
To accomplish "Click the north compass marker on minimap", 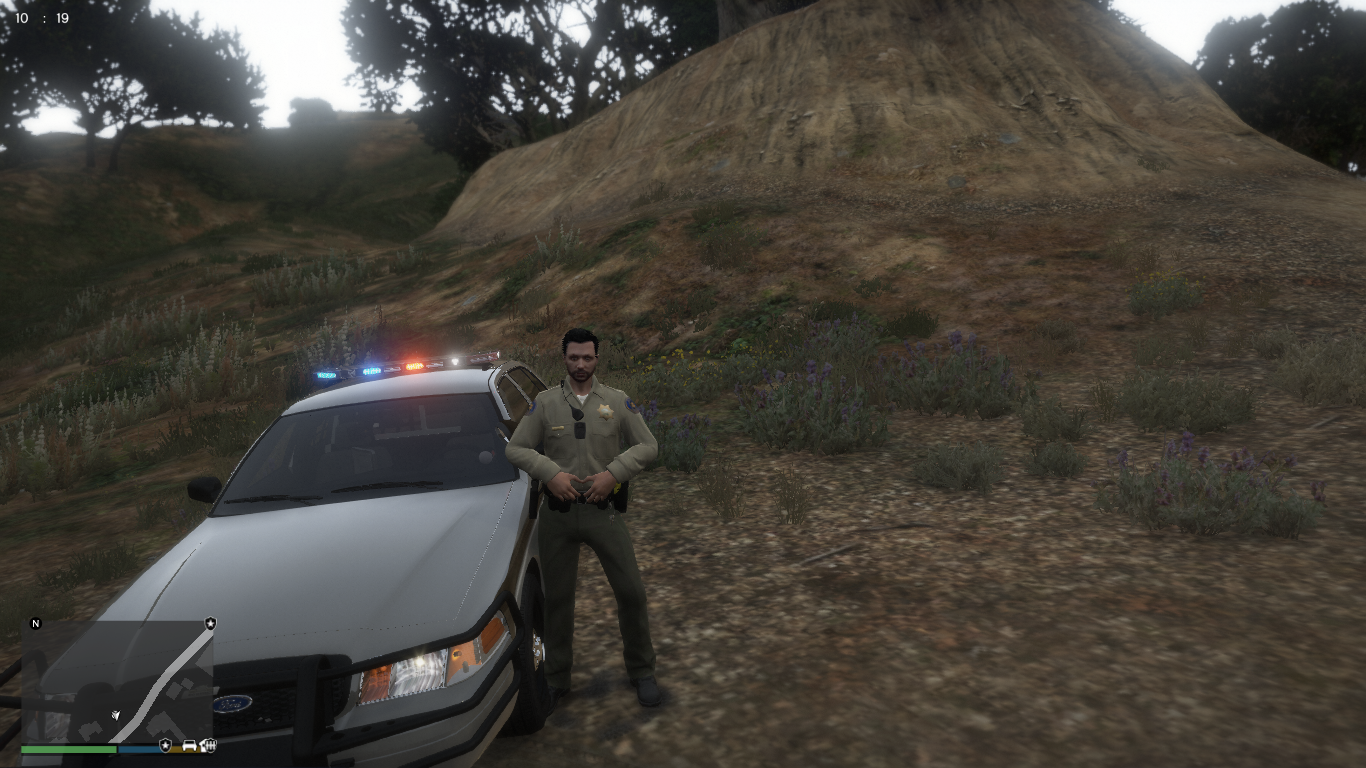I will pos(36,624).
